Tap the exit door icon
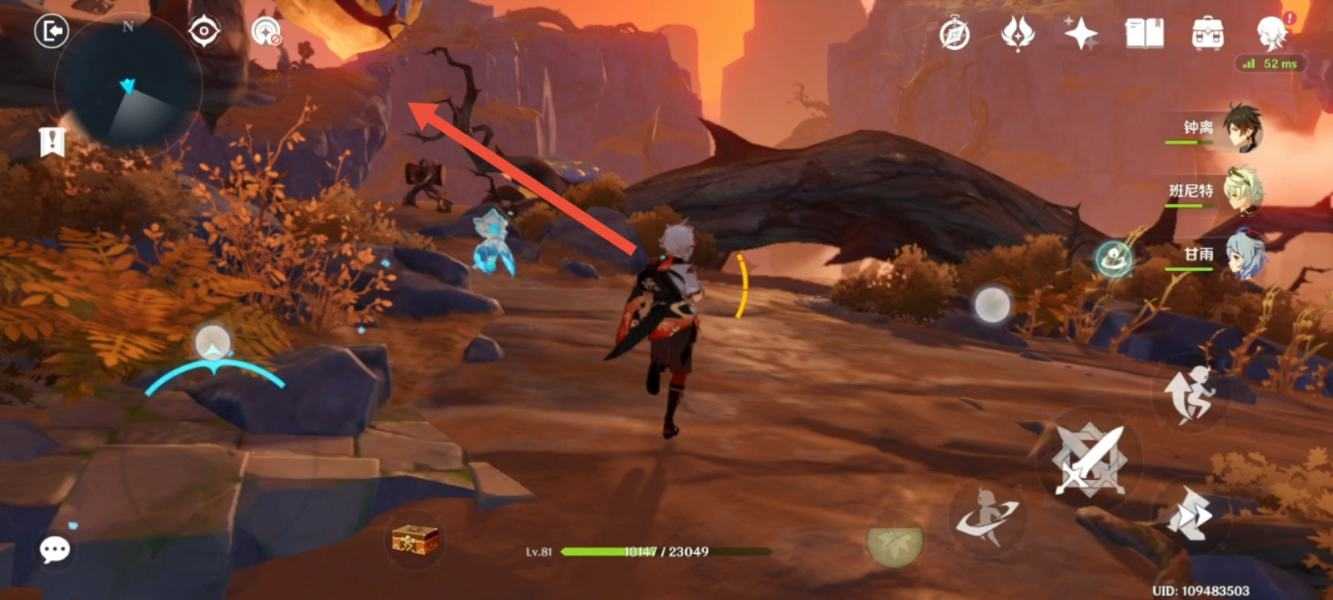The width and height of the screenshot is (1333, 600). (x=50, y=31)
